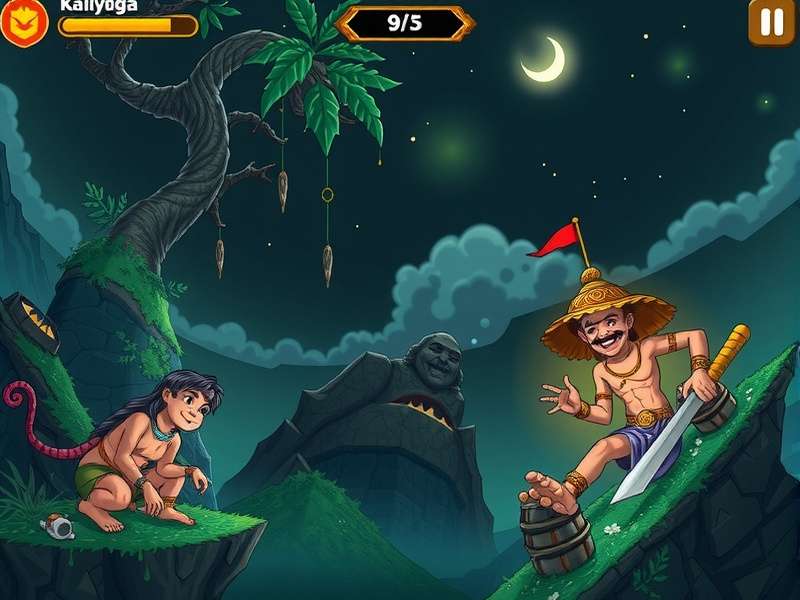Pause the game with the pause button
800x600 pixels.
(x=771, y=22)
